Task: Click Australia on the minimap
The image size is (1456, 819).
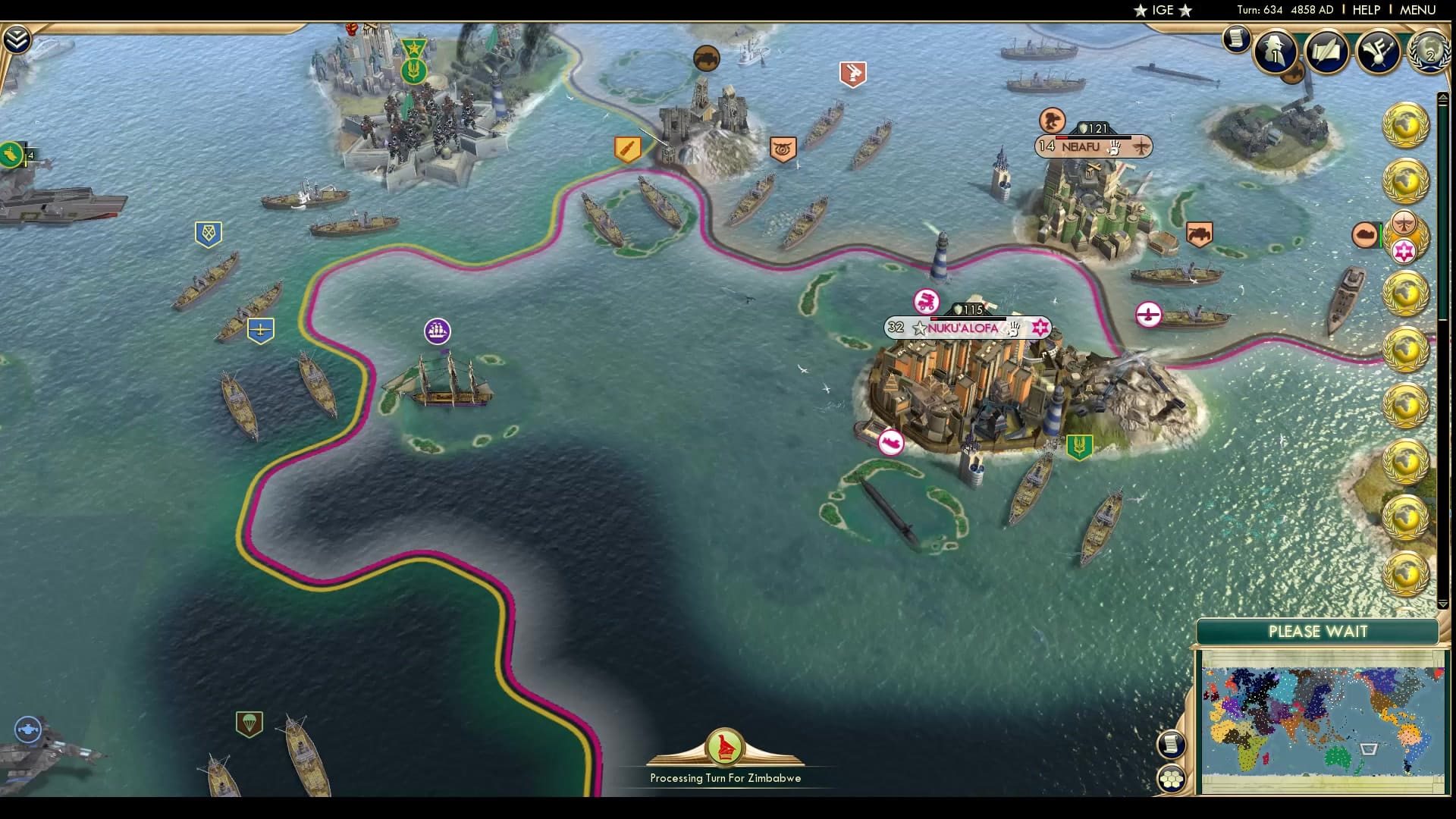Action: pyautogui.click(x=1336, y=757)
